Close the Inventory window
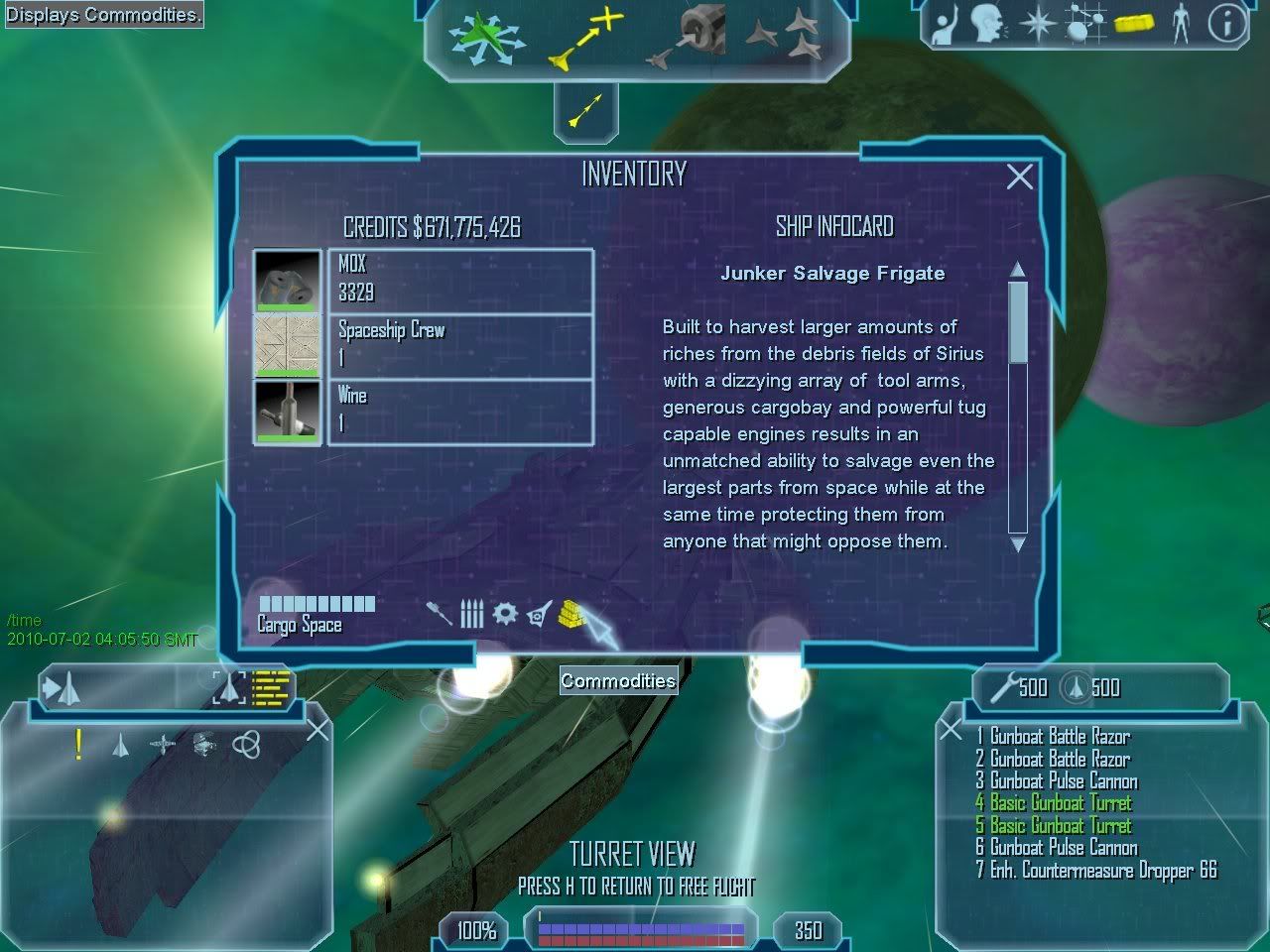 point(1019,177)
